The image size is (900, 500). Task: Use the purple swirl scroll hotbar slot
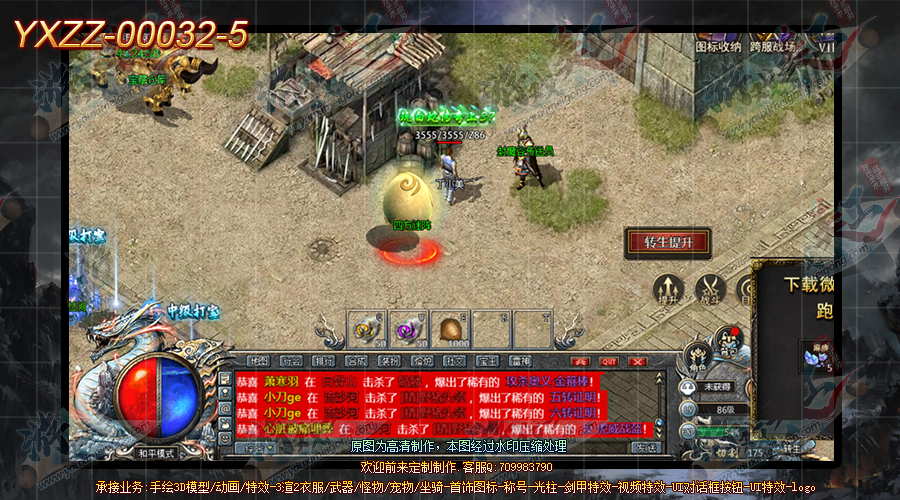(x=408, y=329)
